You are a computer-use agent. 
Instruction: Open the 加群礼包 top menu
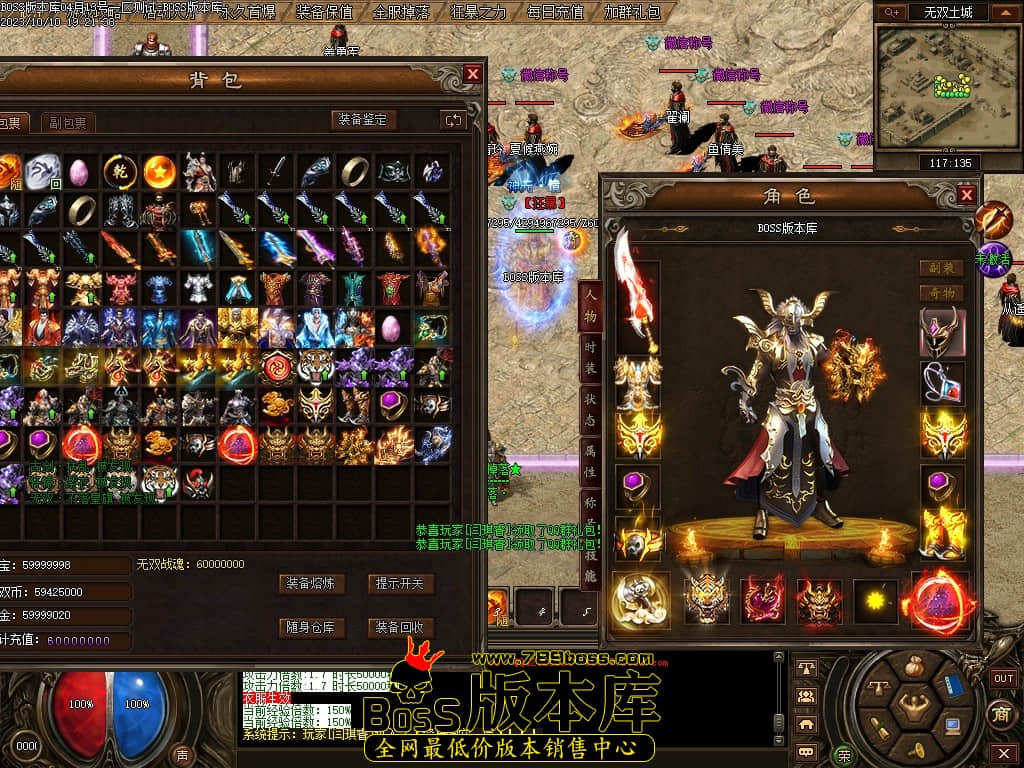(x=632, y=12)
